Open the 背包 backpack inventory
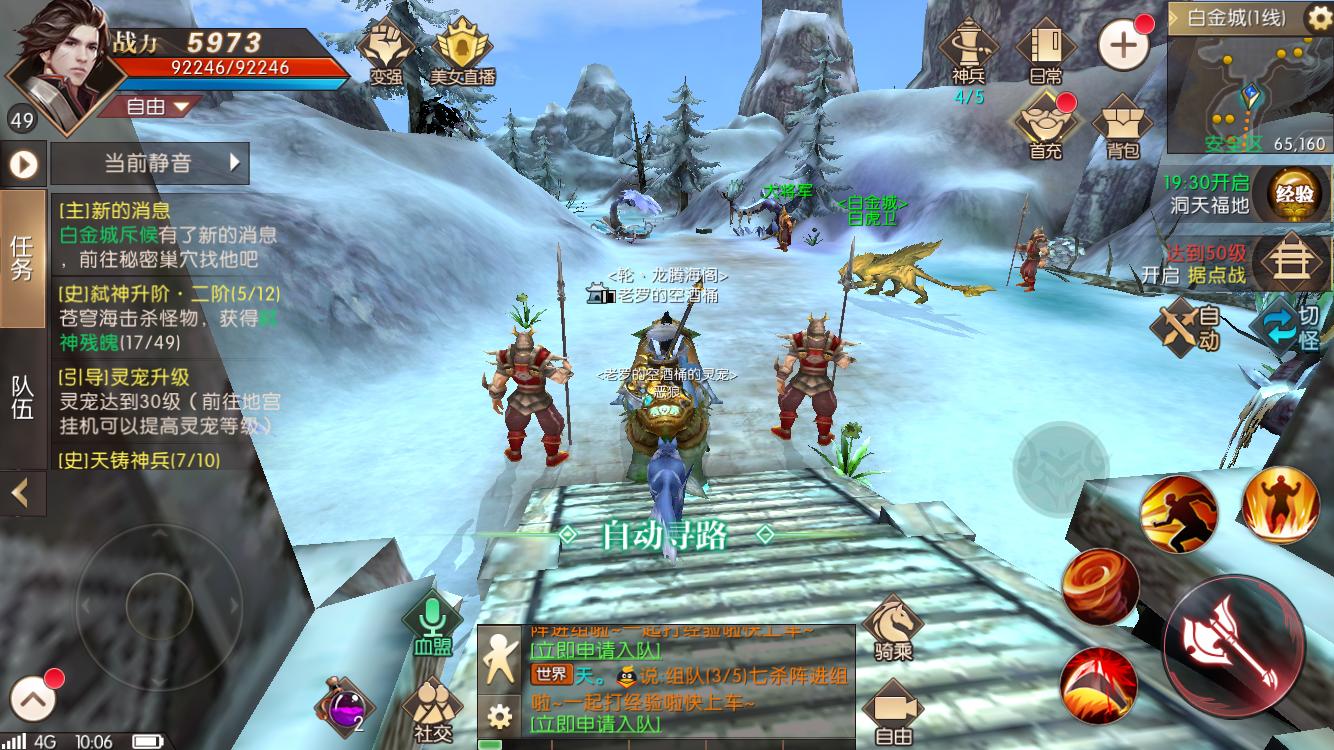Screen dimensions: 1334x750 point(1122,125)
